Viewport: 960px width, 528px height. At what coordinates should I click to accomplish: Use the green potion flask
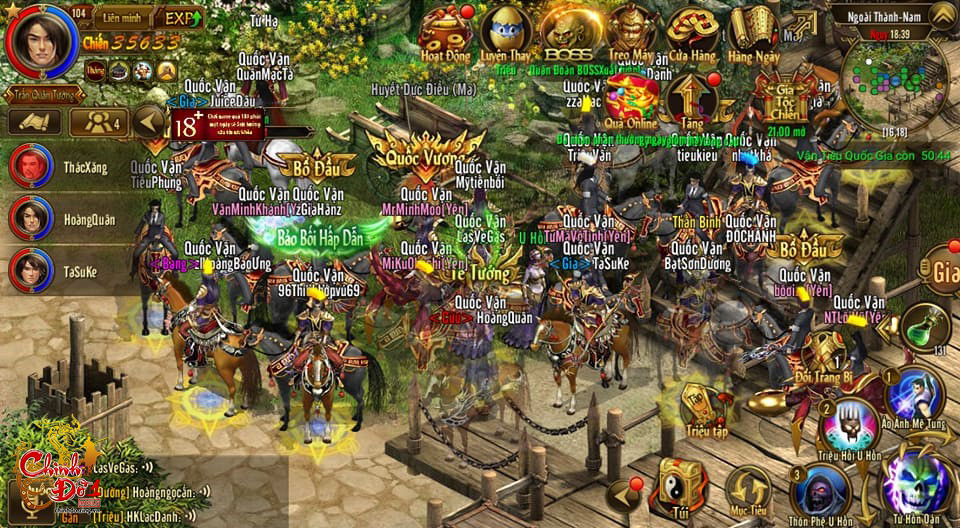tap(925, 326)
